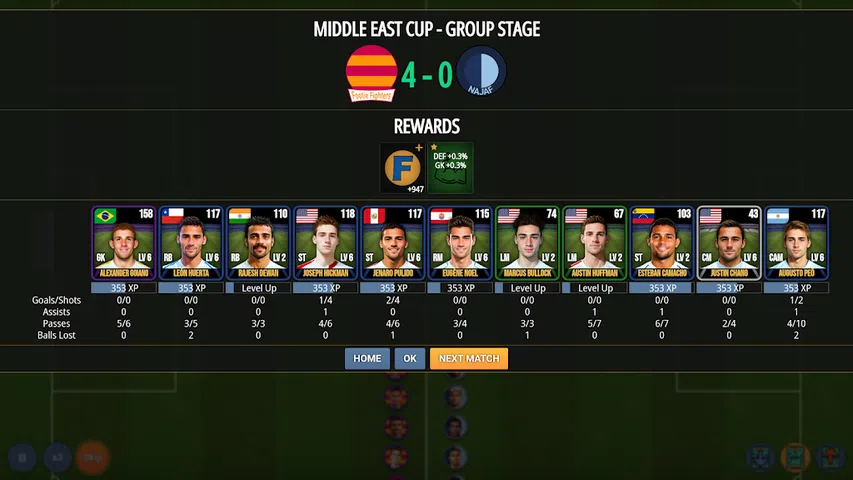Select Esteban Camacho's player card
This screenshot has width=853, height=480.
pos(661,243)
